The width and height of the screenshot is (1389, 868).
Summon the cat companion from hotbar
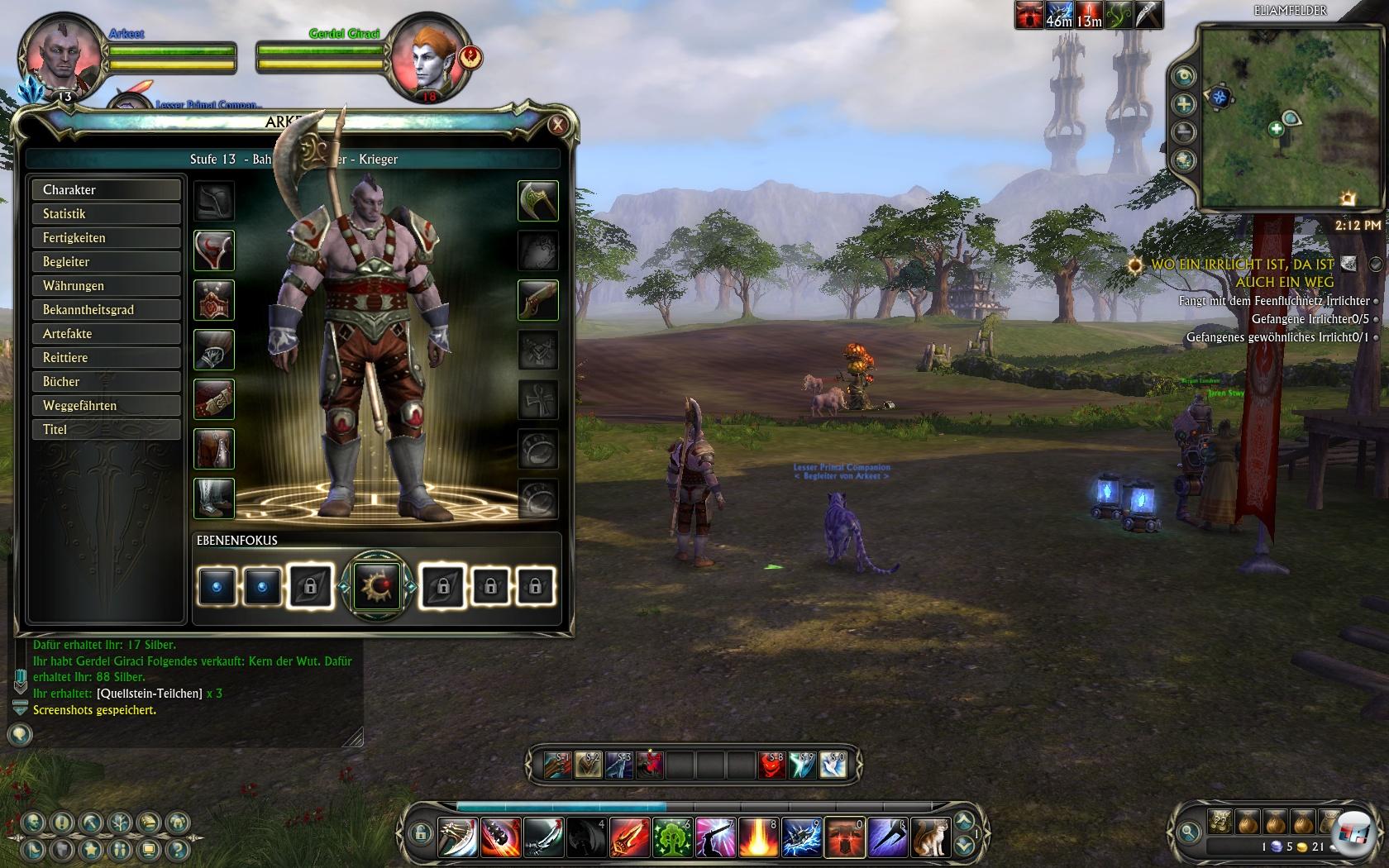coord(930,837)
